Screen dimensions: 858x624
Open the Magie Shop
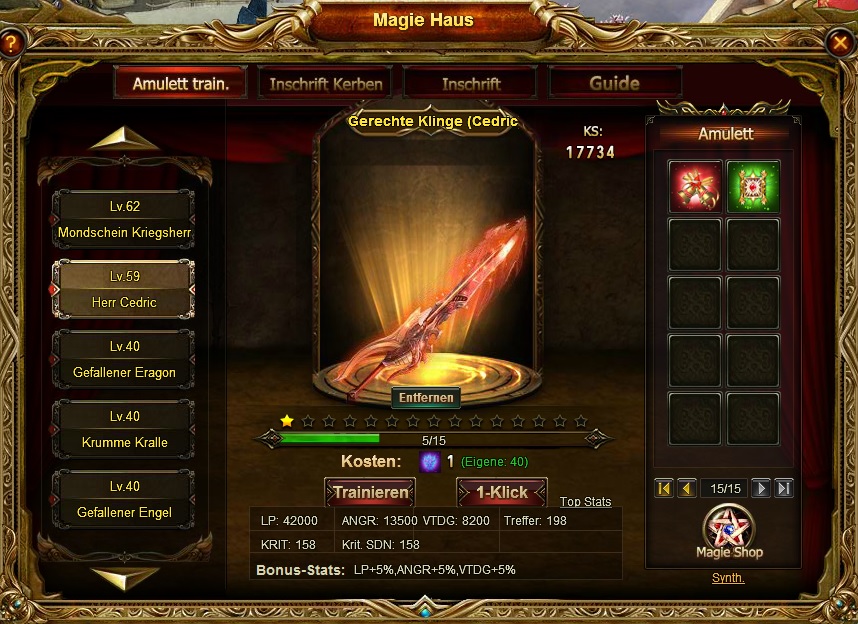click(x=729, y=533)
